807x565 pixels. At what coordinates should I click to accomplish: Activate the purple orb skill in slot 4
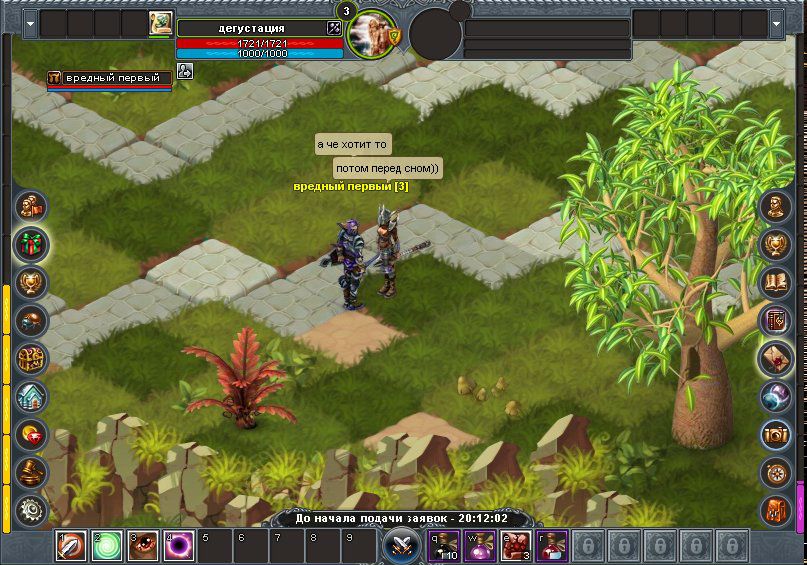(x=179, y=546)
